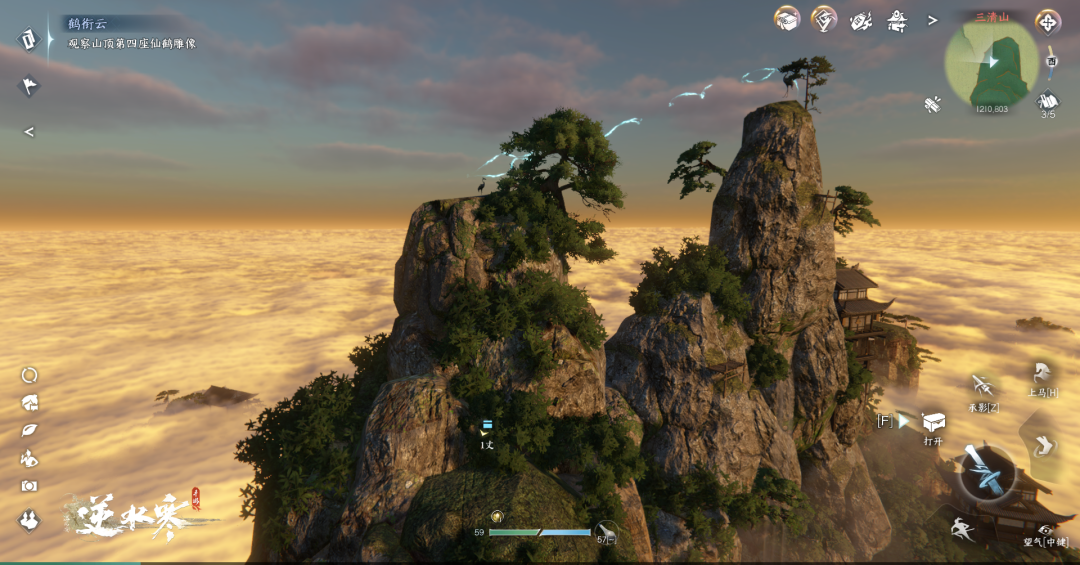The height and width of the screenshot is (565, 1080).
Task: Use the dodge boot skill icon
Action: tap(1043, 444)
